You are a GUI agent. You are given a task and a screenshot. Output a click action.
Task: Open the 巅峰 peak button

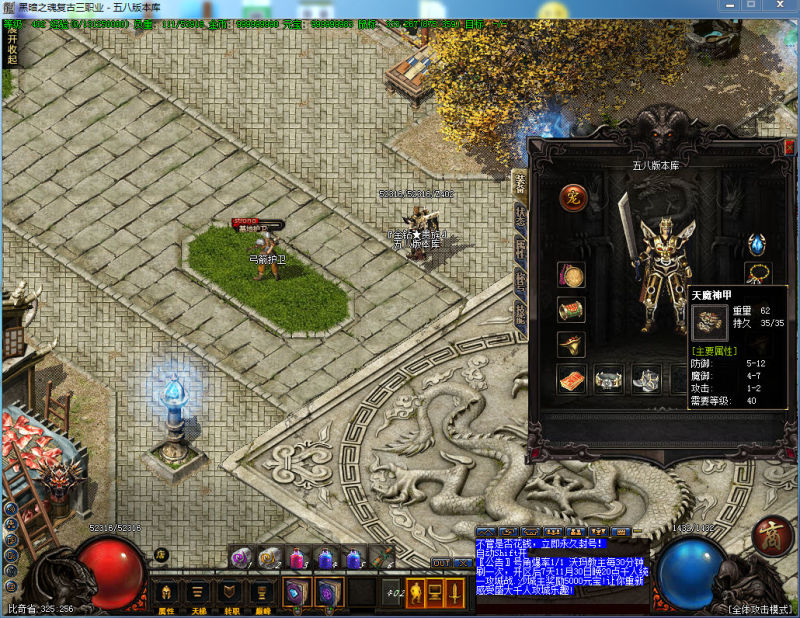click(262, 593)
